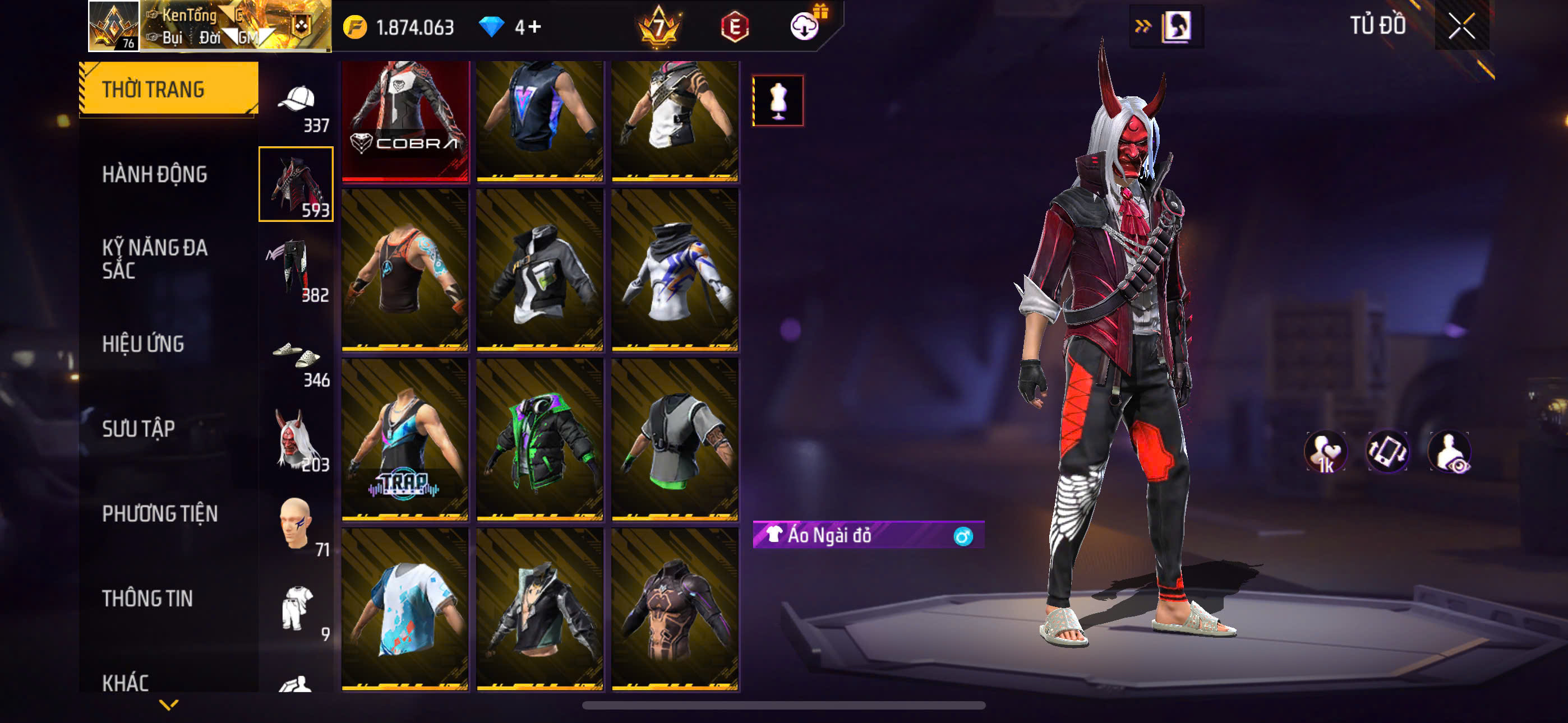Choose the green and black puffer jacket
Screen dimensions: 1568x723
click(x=540, y=439)
